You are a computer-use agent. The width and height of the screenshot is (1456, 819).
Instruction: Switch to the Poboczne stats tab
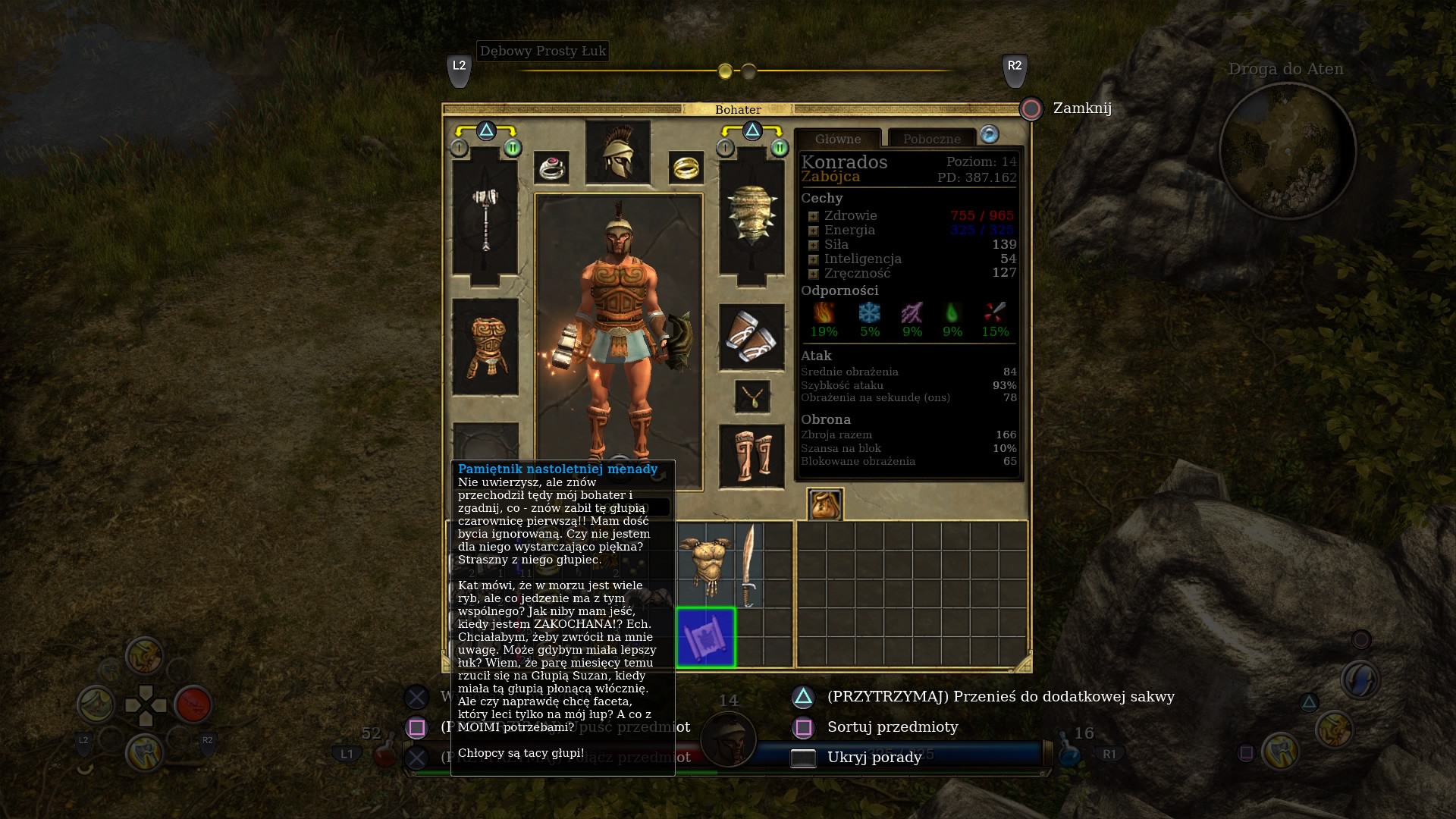[931, 139]
